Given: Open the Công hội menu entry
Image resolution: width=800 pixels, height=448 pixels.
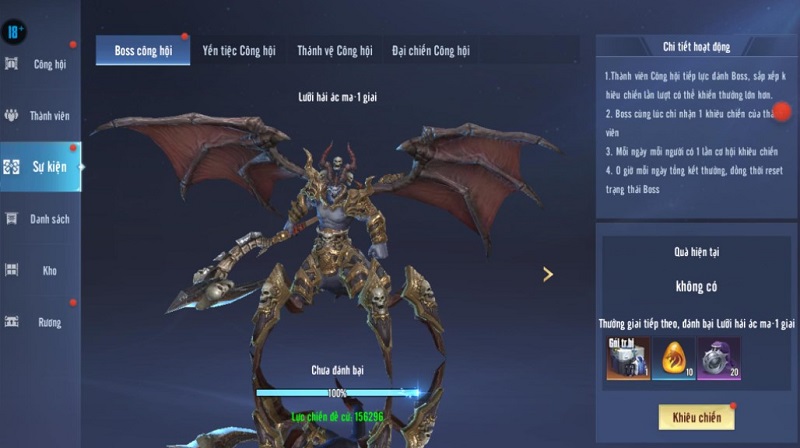Looking at the screenshot, I should (x=40, y=65).
